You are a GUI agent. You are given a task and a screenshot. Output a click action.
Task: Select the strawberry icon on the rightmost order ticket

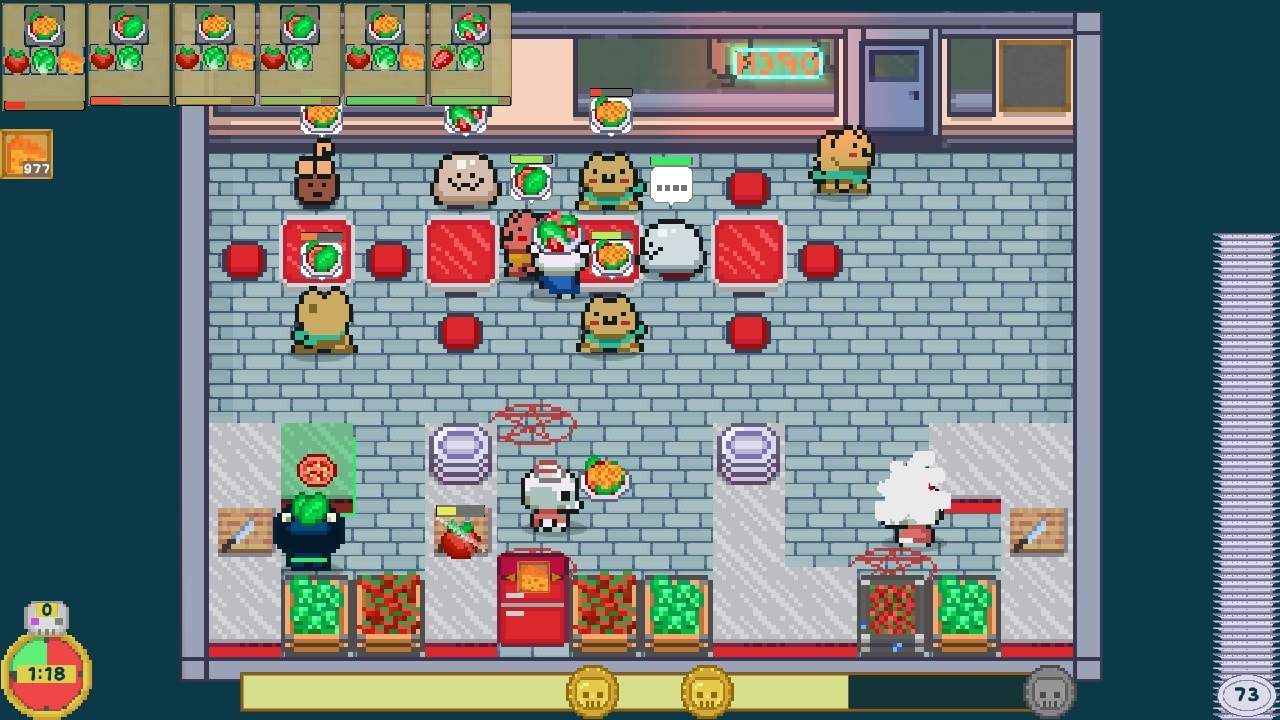point(444,60)
